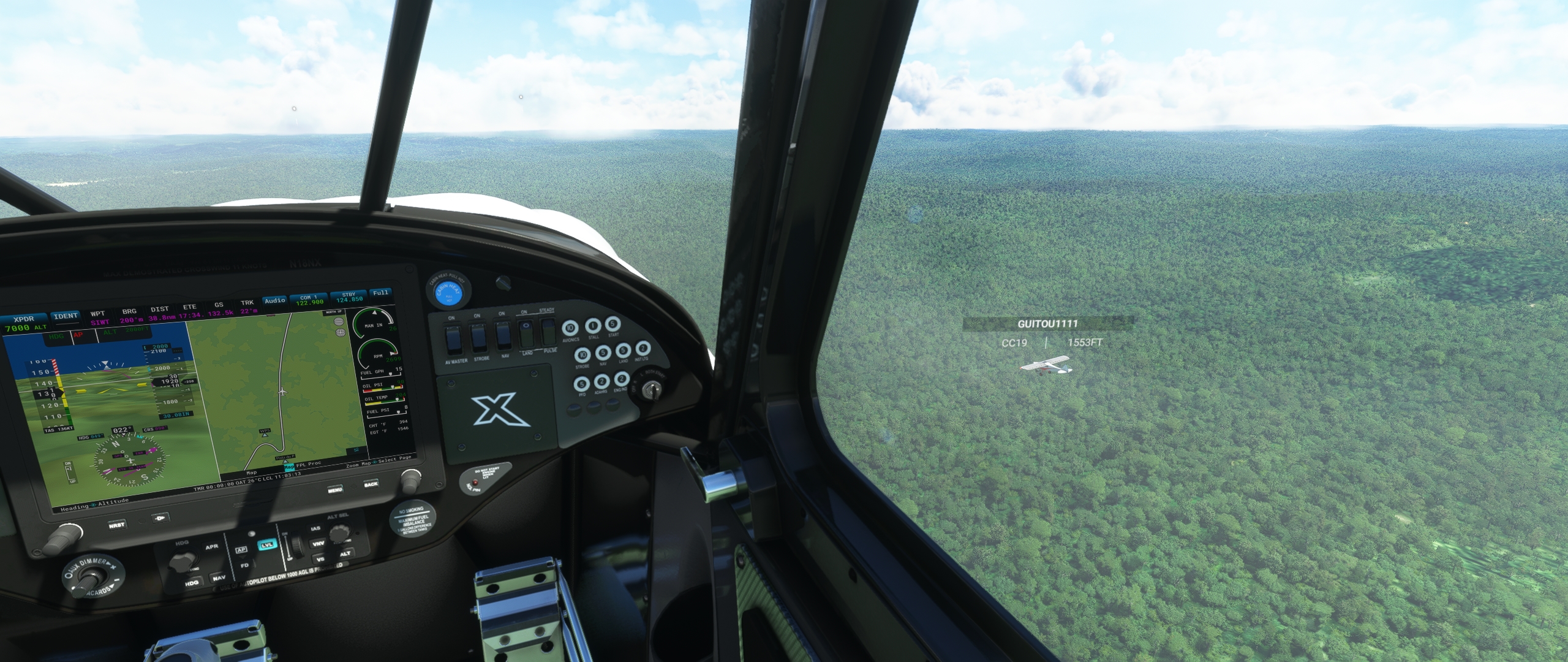Click the BACK button under the display
This screenshot has width=1568, height=662.
pos(371,484)
